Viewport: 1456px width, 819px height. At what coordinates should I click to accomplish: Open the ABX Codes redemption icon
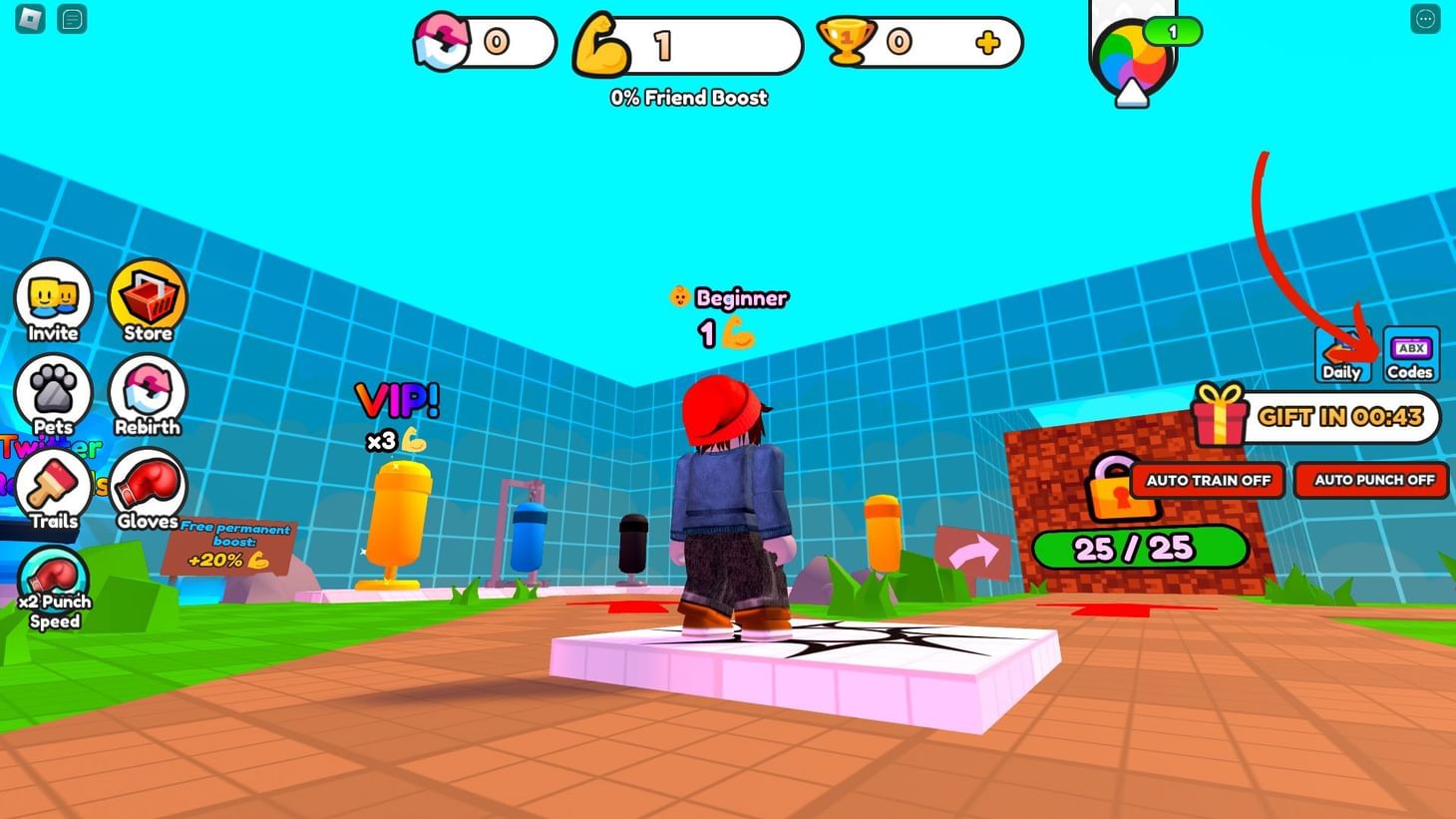tap(1410, 354)
